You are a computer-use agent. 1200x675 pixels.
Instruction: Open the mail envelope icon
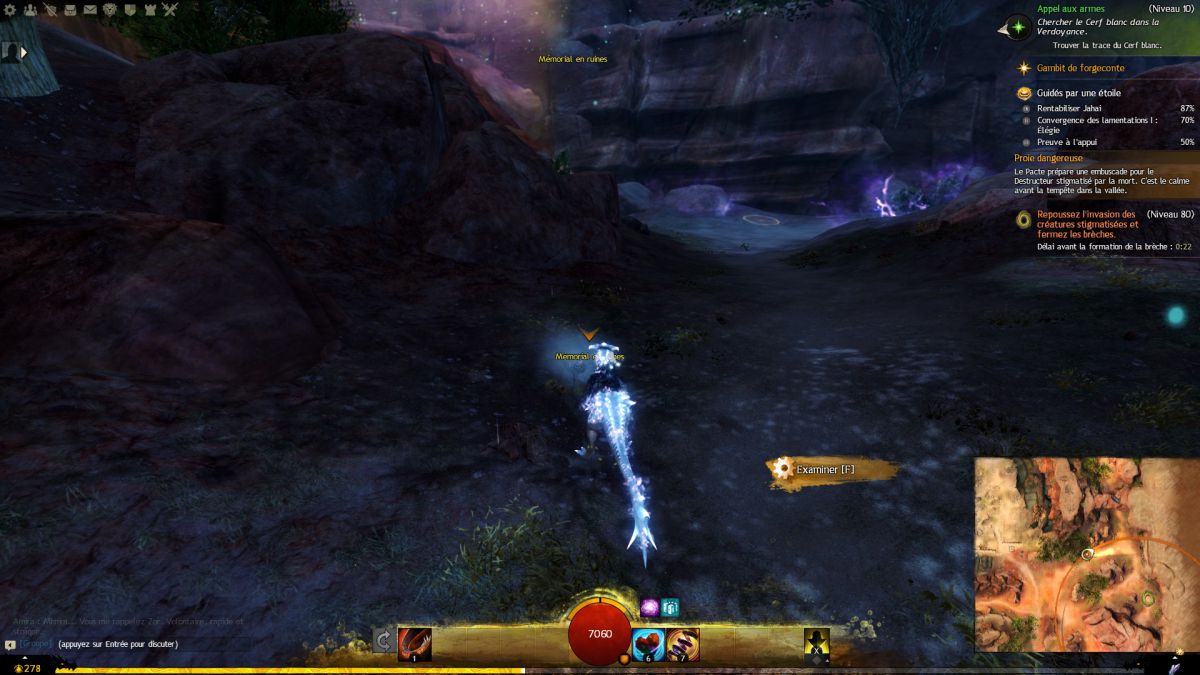coord(90,10)
